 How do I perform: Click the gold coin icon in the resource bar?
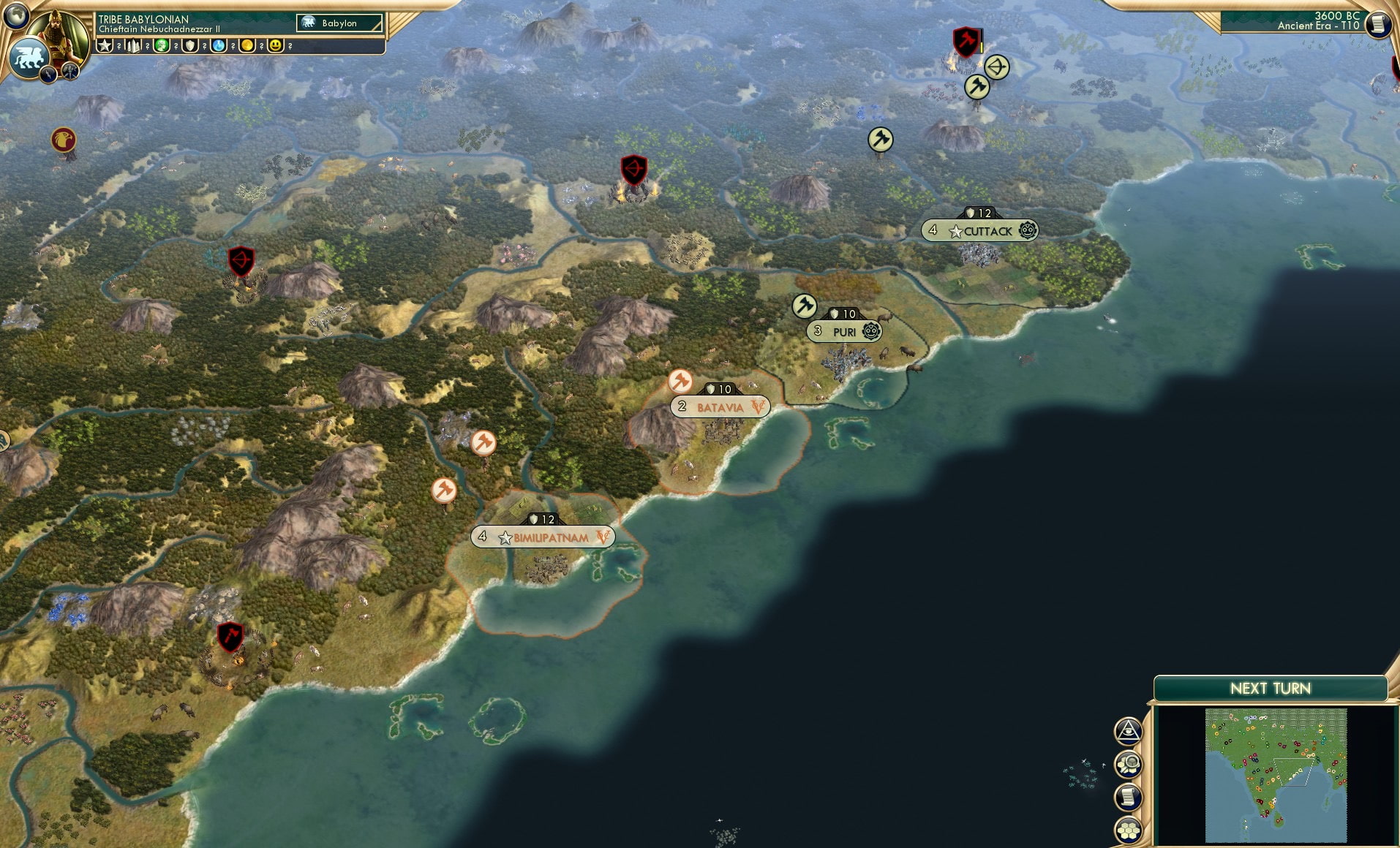(246, 45)
